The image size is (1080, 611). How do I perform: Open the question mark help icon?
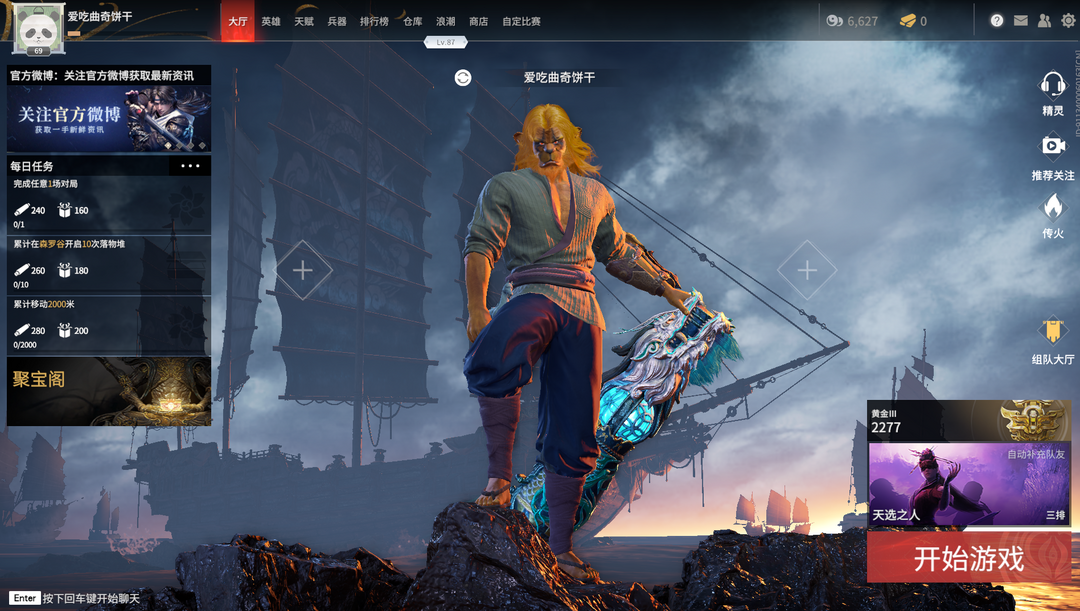pos(996,21)
